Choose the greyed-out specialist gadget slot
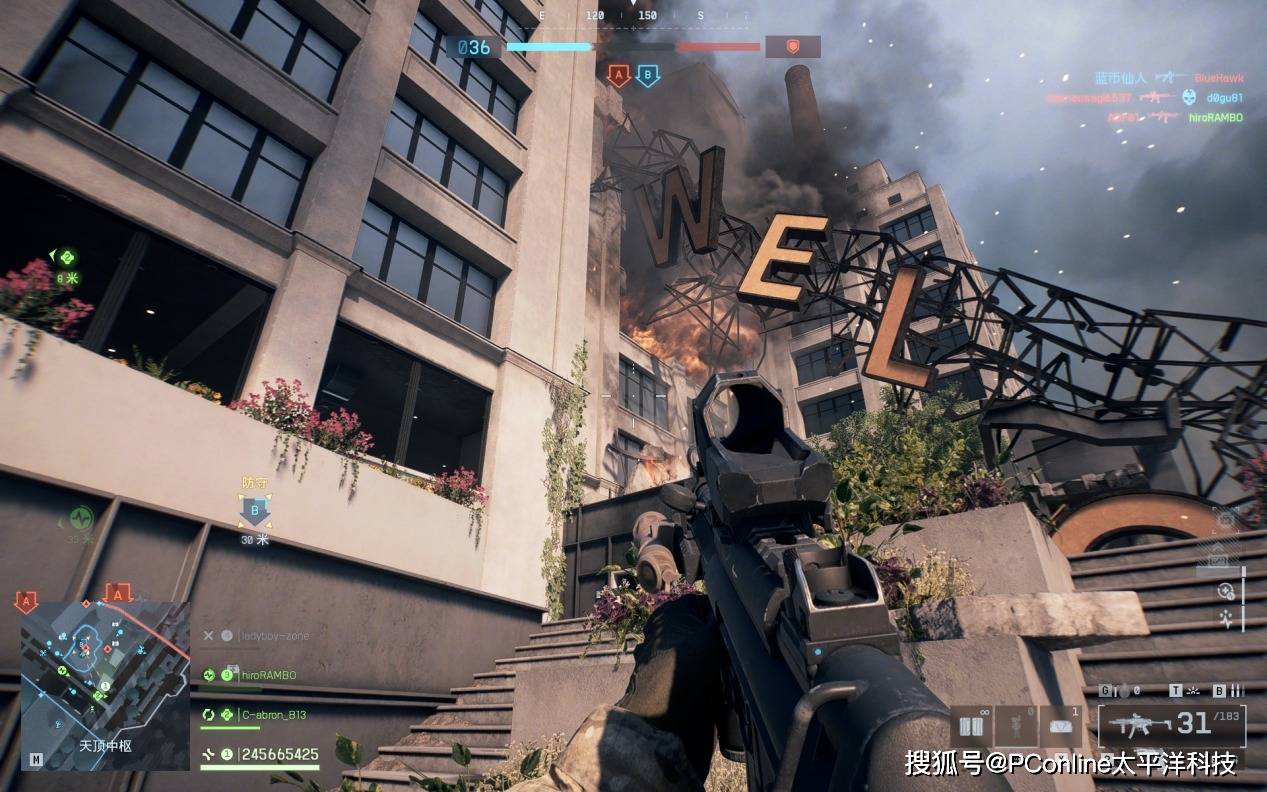The image size is (1267, 792). [1014, 725]
